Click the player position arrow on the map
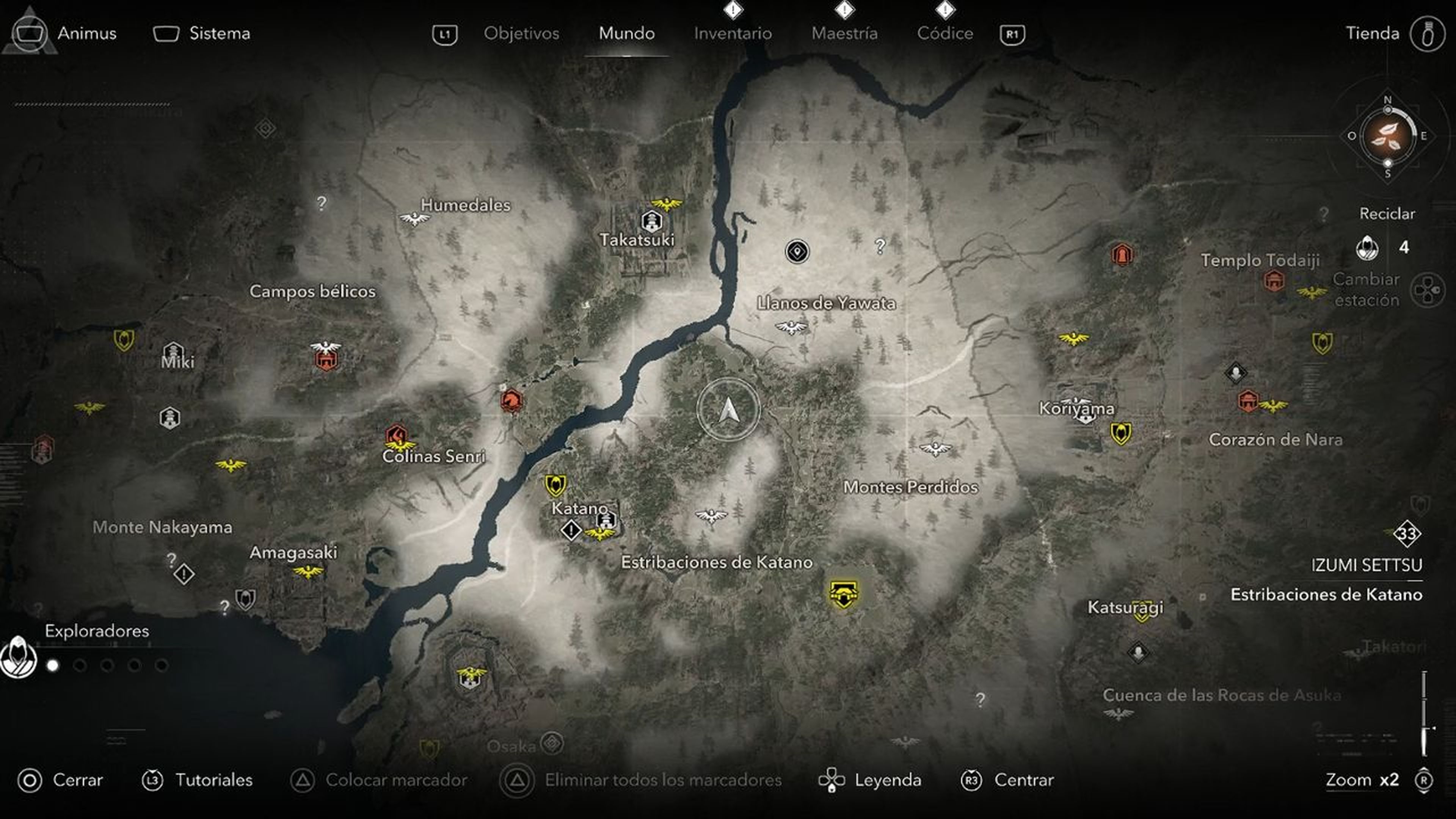1456x819 pixels. tap(729, 409)
